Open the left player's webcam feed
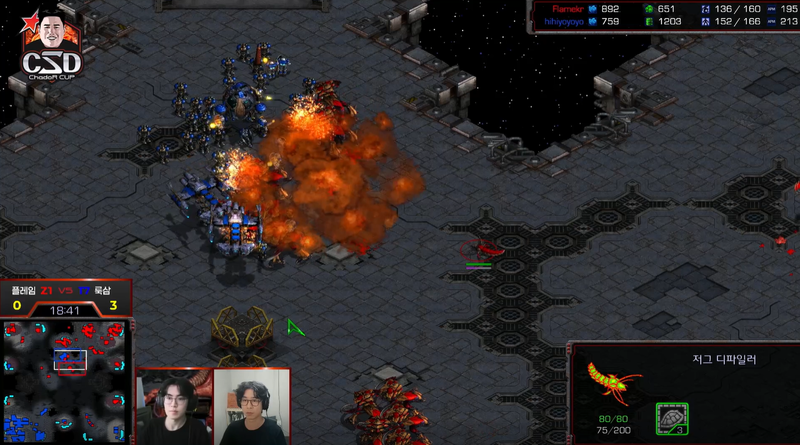Viewport: 800px width, 445px height. (174, 407)
